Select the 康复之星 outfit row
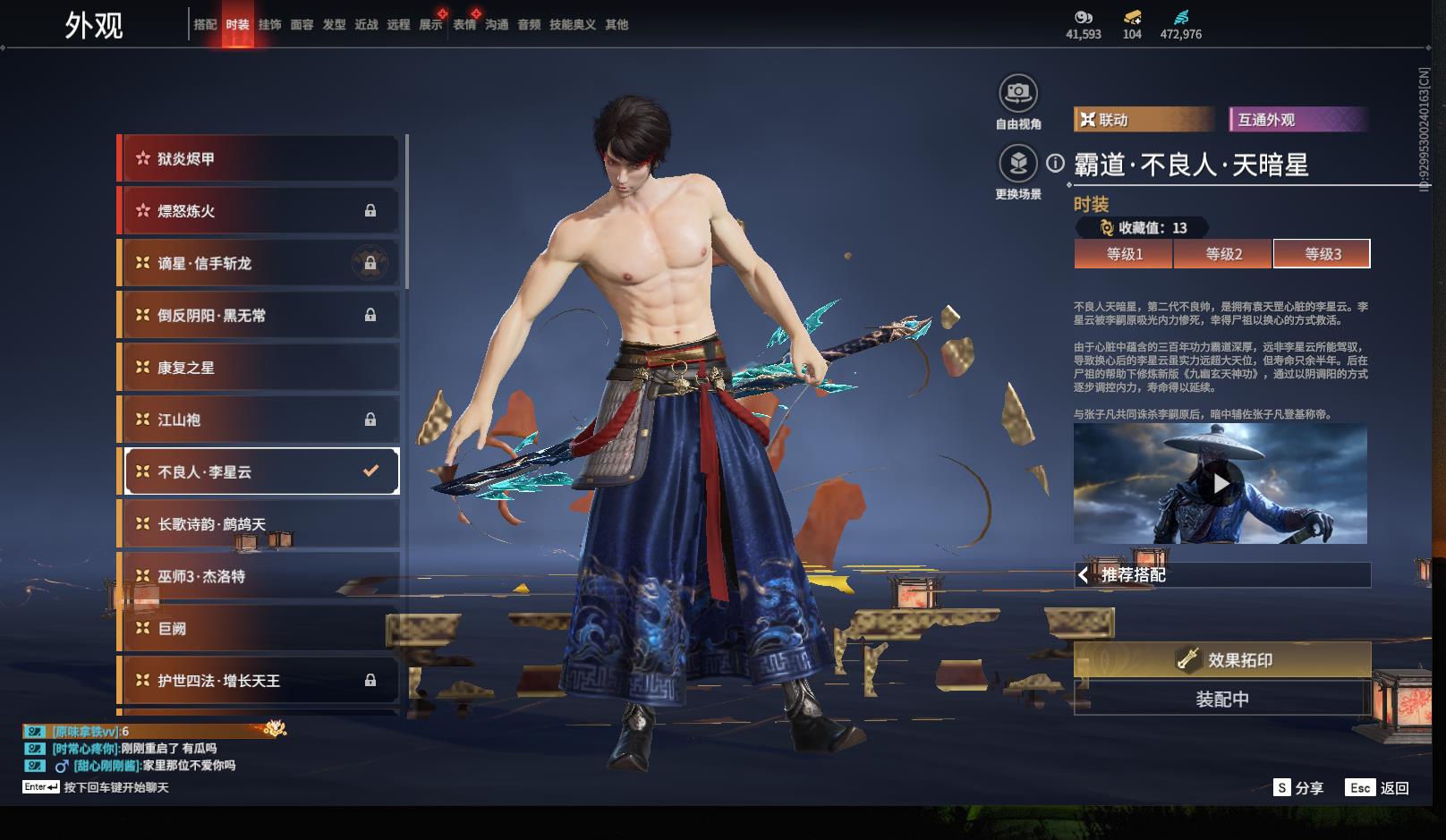Screen dimensions: 1446x840 (259, 368)
